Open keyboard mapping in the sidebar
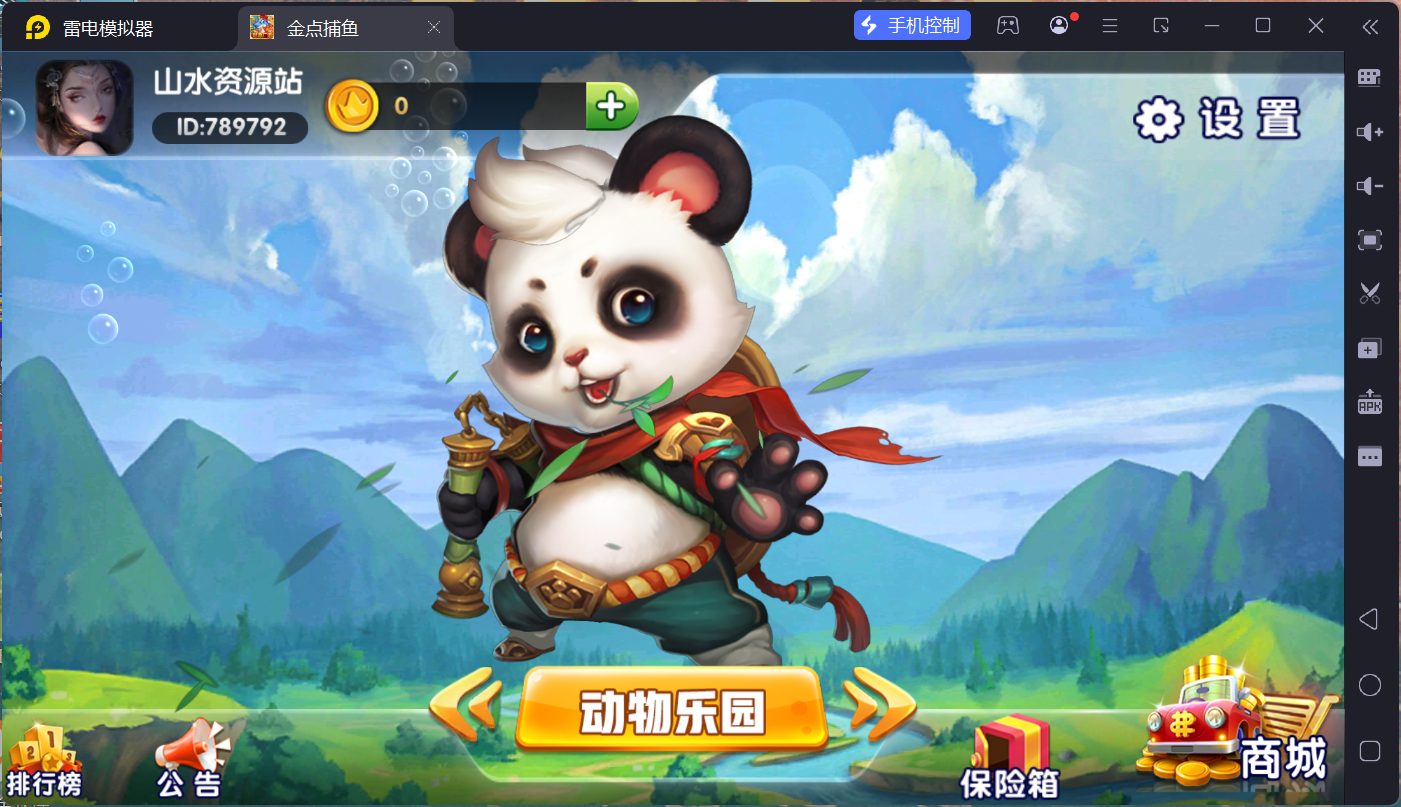This screenshot has height=807, width=1401. pyautogui.click(x=1369, y=78)
